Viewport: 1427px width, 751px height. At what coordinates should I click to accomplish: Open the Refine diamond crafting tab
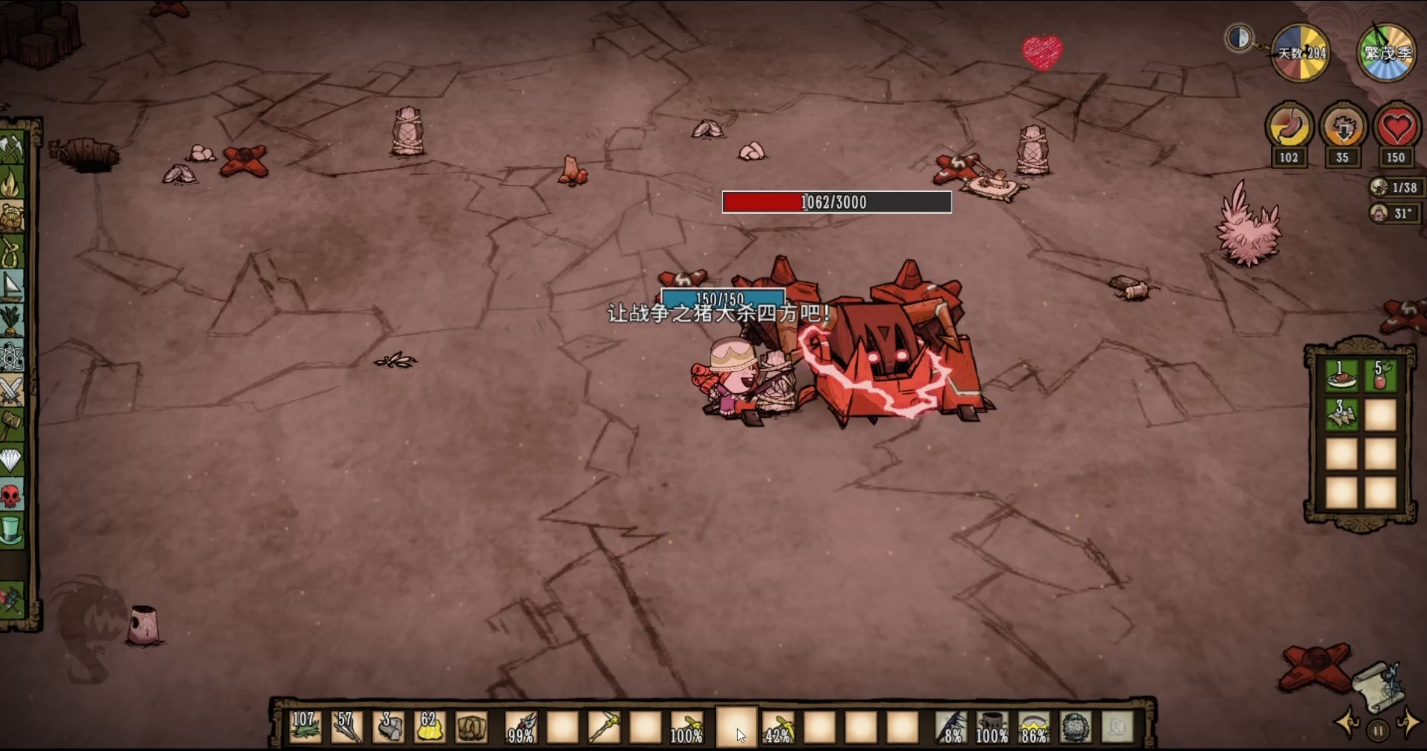coord(12,459)
